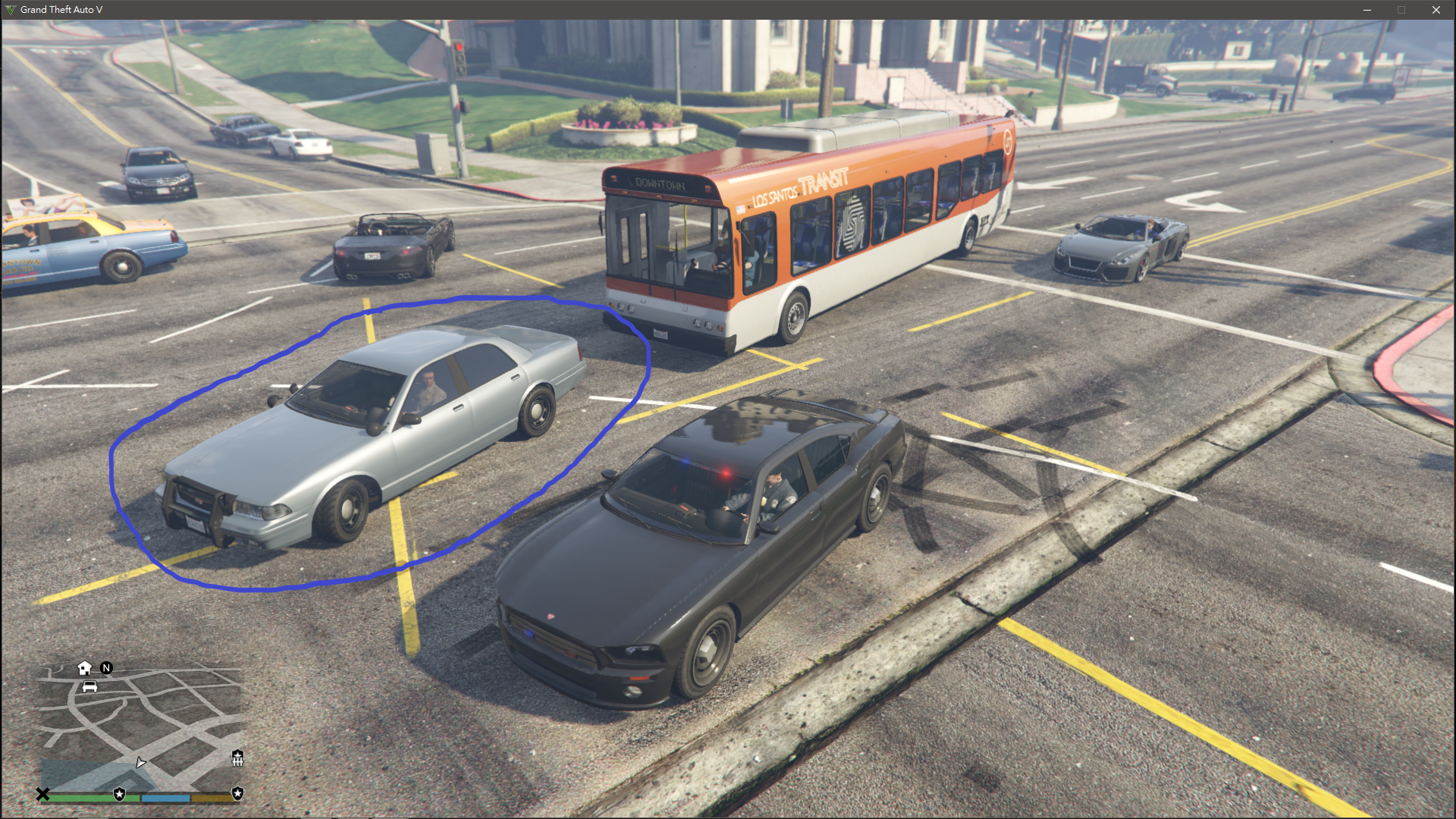The image size is (1456, 819).
Task: Select the black X marker on minimap
Action: 42,794
